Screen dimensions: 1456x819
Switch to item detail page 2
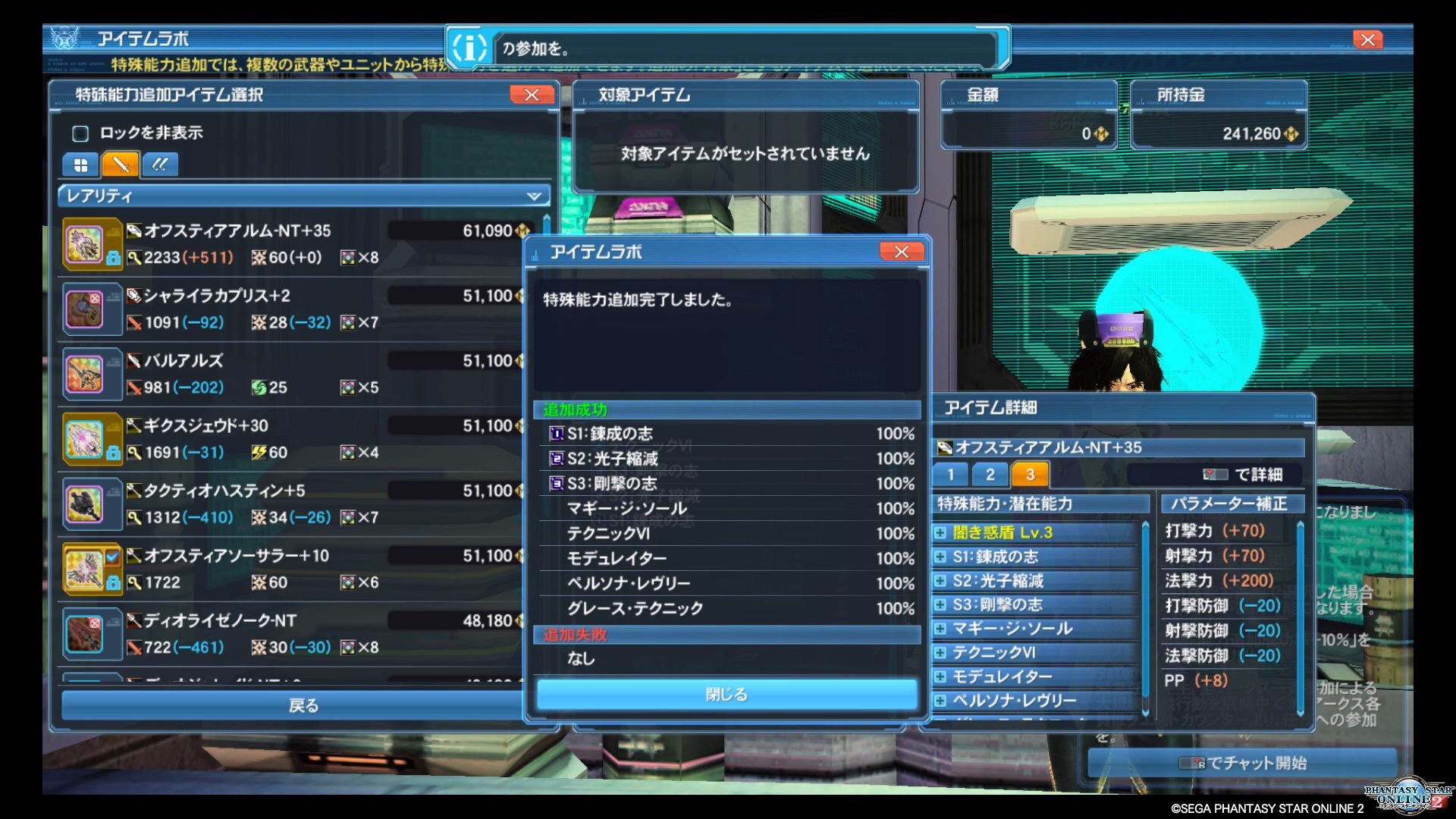990,475
